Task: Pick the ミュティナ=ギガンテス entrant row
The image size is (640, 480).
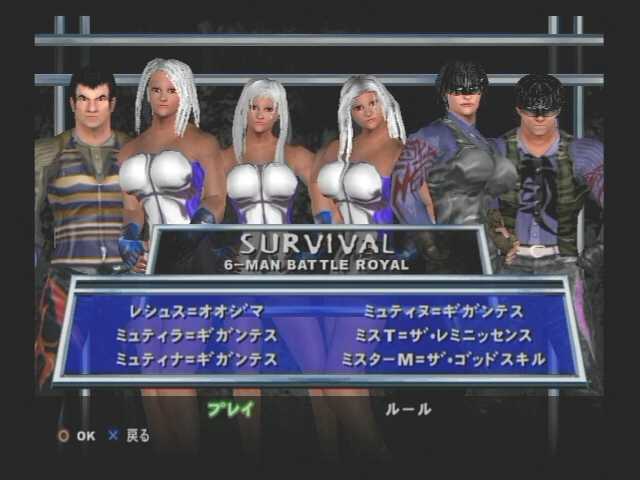Action: coord(194,358)
